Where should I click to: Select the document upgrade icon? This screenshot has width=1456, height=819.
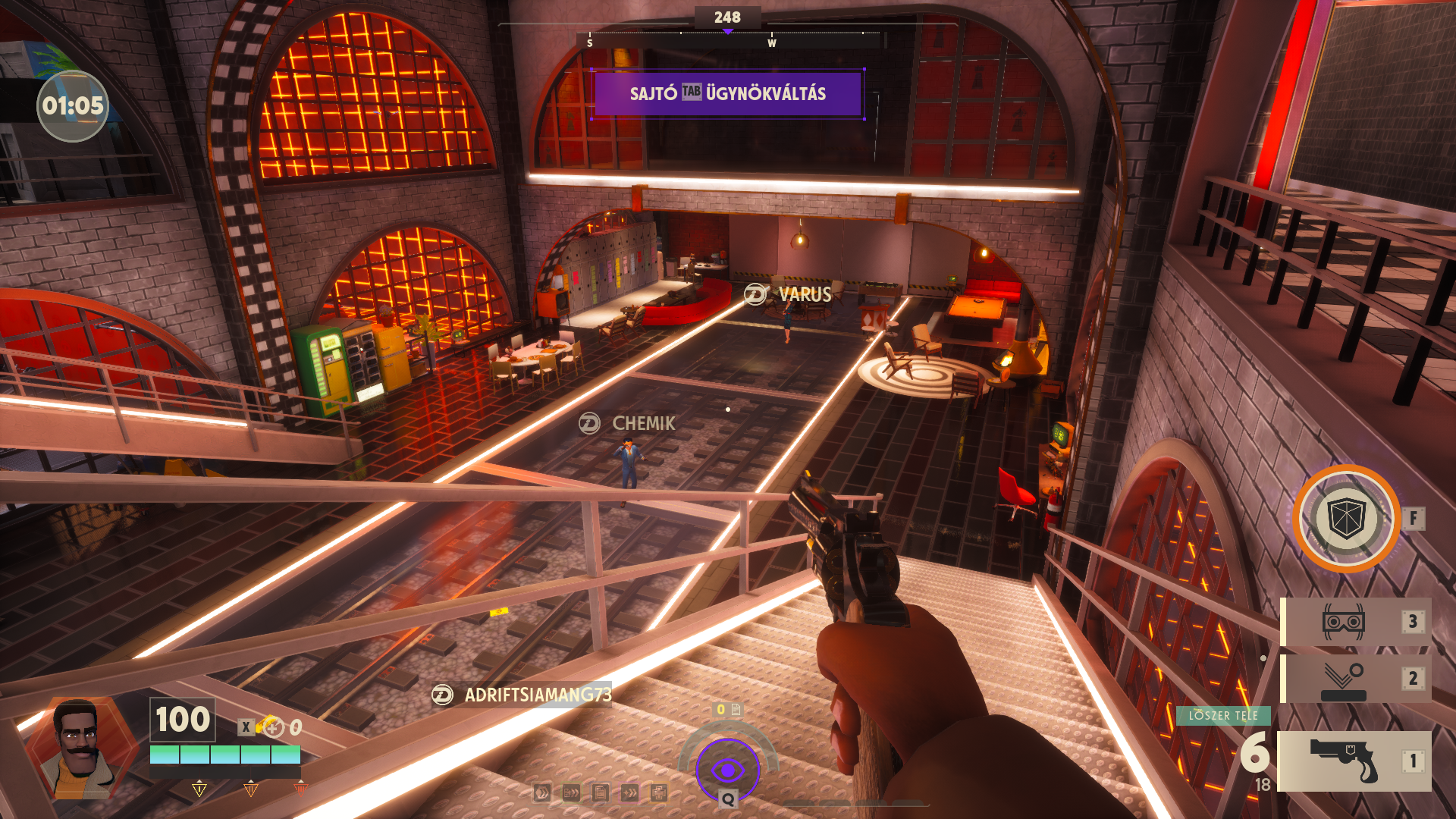[x=601, y=793]
